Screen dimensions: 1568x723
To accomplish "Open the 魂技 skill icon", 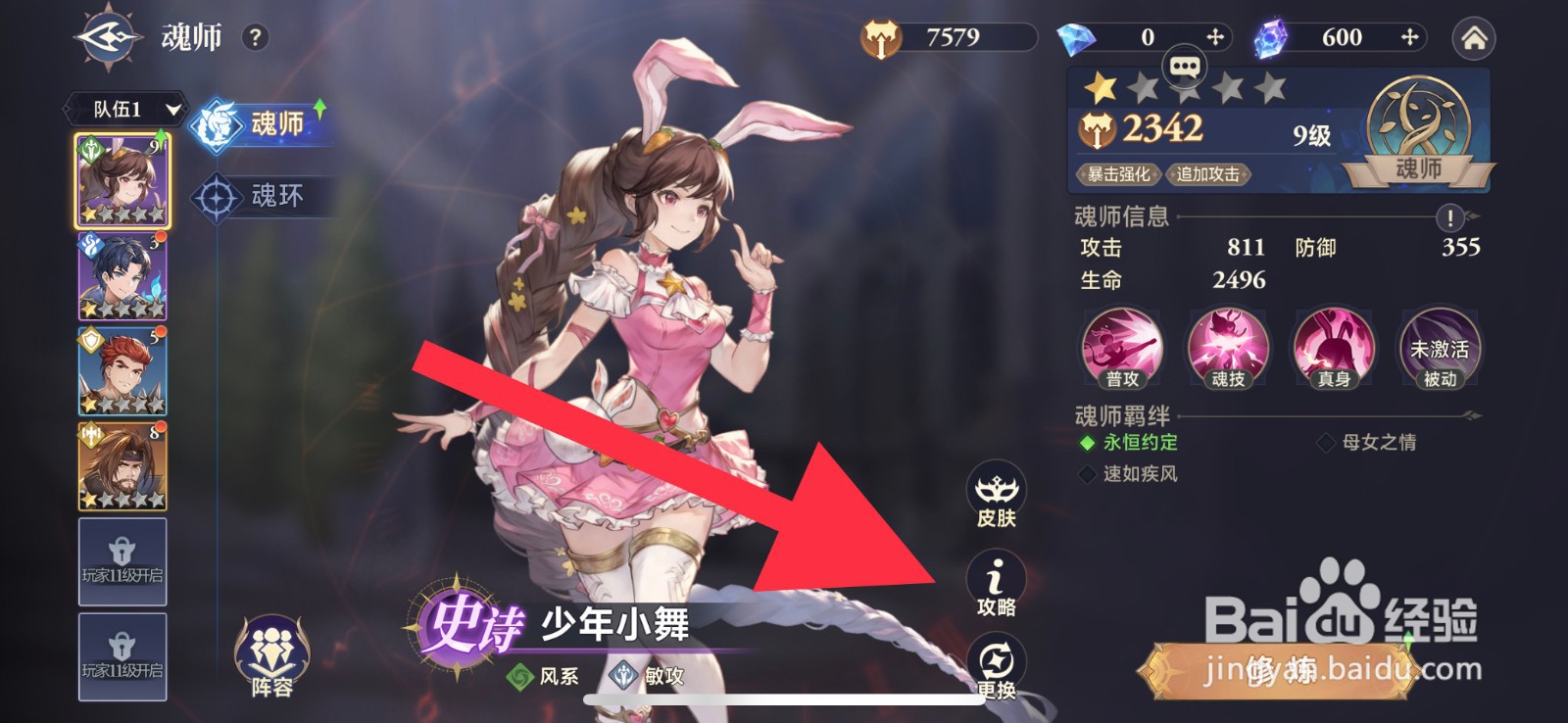I will click(x=1226, y=348).
